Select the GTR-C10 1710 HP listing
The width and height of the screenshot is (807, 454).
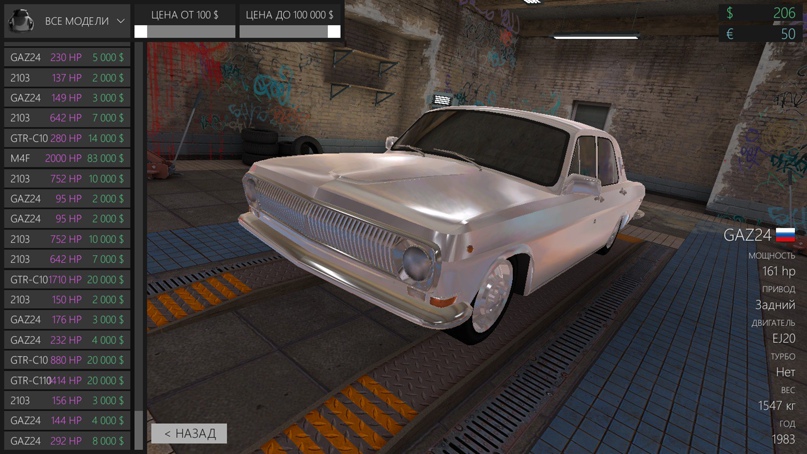pyautogui.click(x=67, y=279)
